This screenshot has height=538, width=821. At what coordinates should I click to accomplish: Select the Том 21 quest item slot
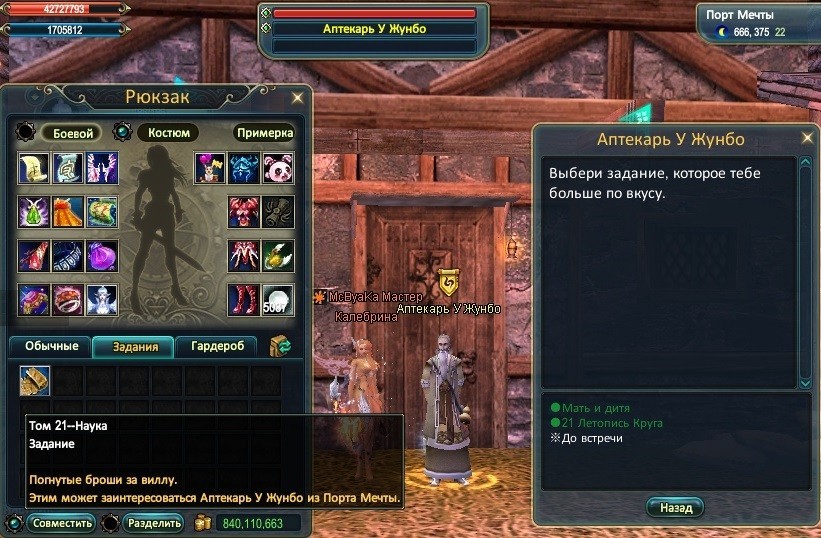click(35, 380)
